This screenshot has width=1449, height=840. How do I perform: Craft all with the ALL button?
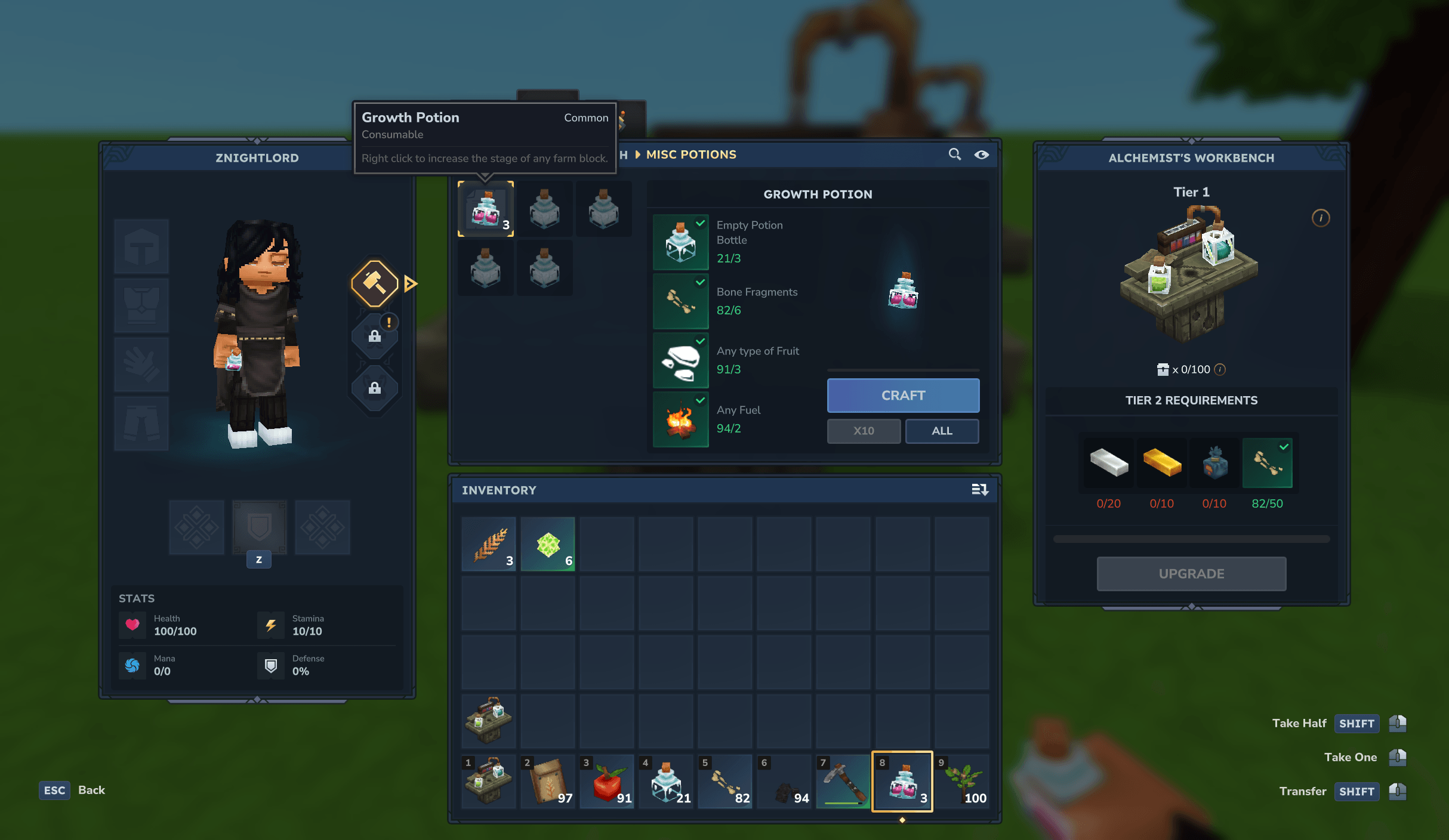[x=942, y=431]
